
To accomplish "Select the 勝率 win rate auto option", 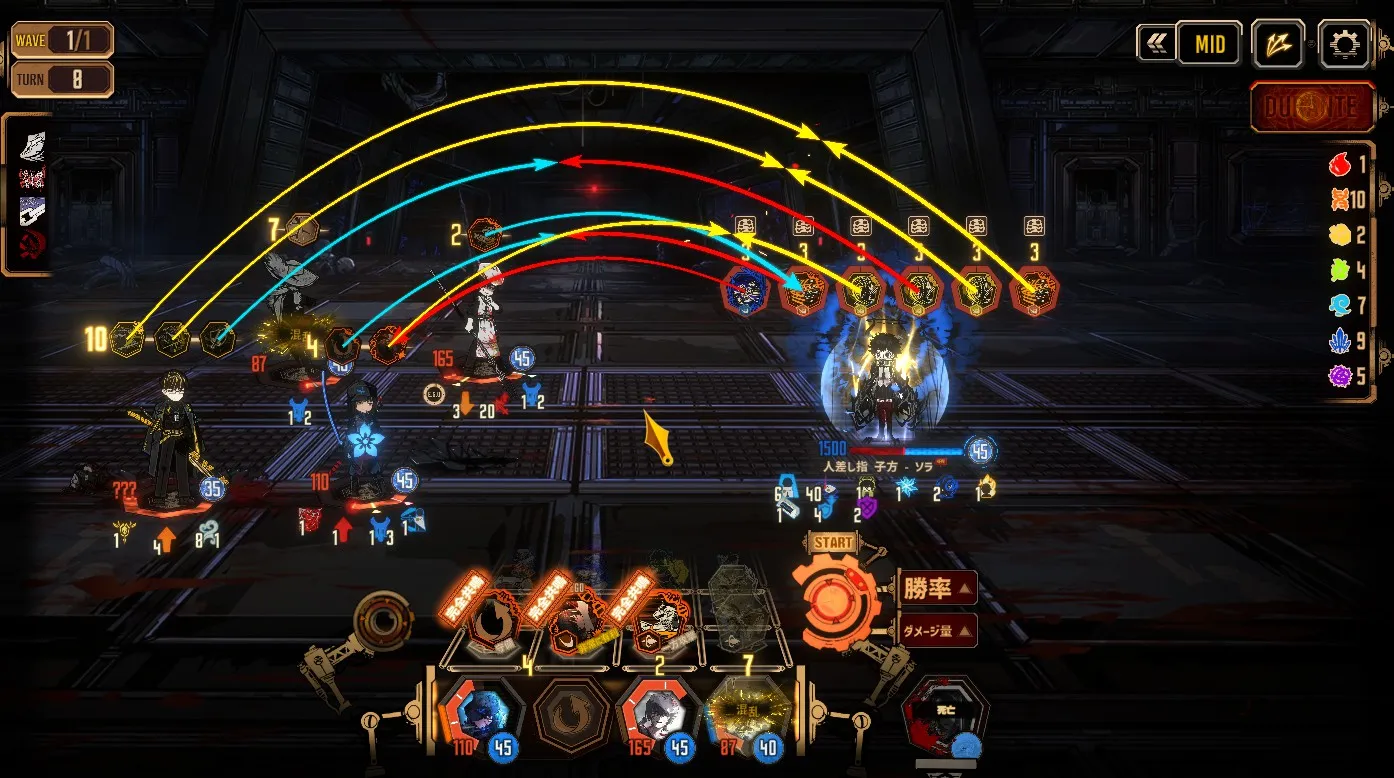I will click(936, 588).
